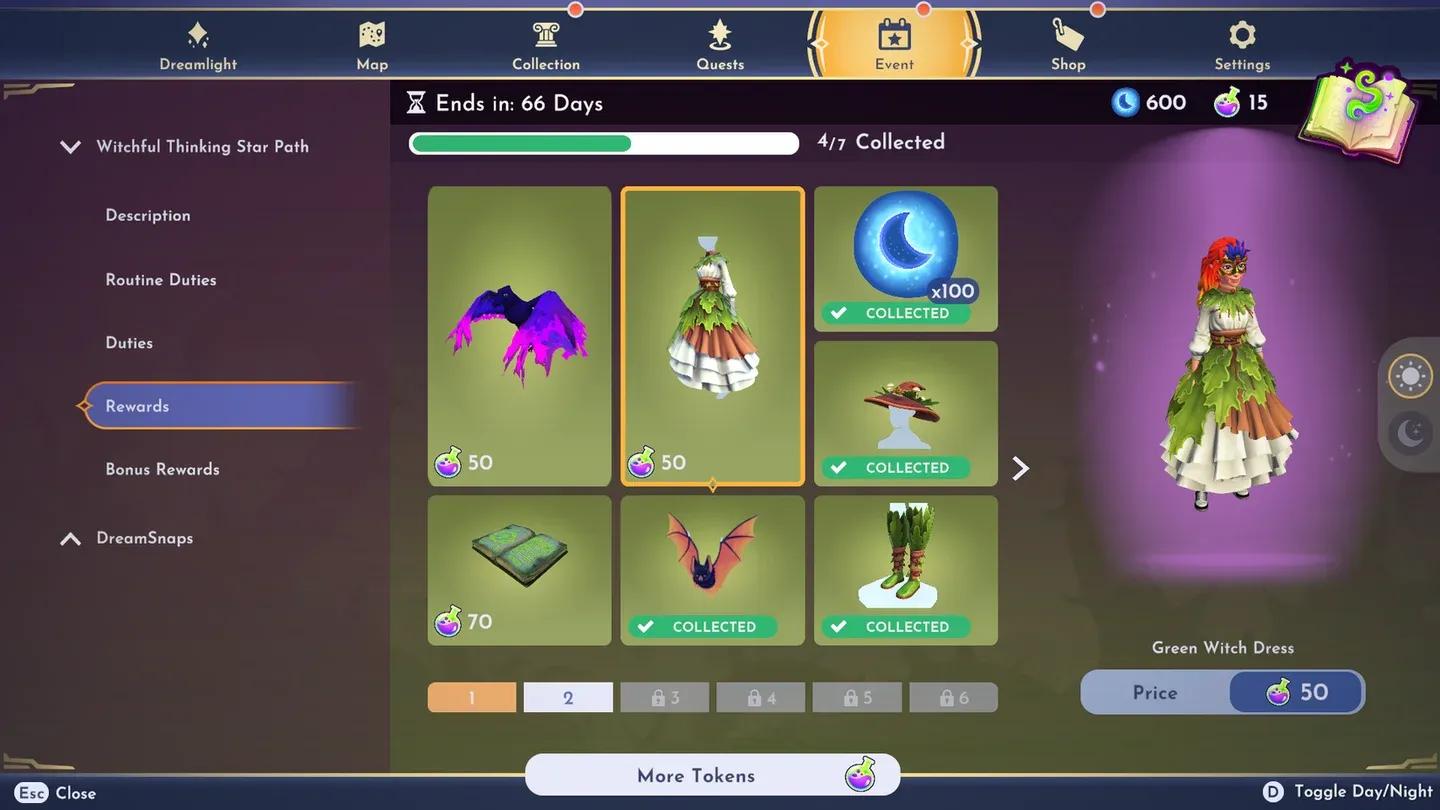
Task: Collapse the Witchful Thinking Star Path section
Action: pyautogui.click(x=70, y=146)
